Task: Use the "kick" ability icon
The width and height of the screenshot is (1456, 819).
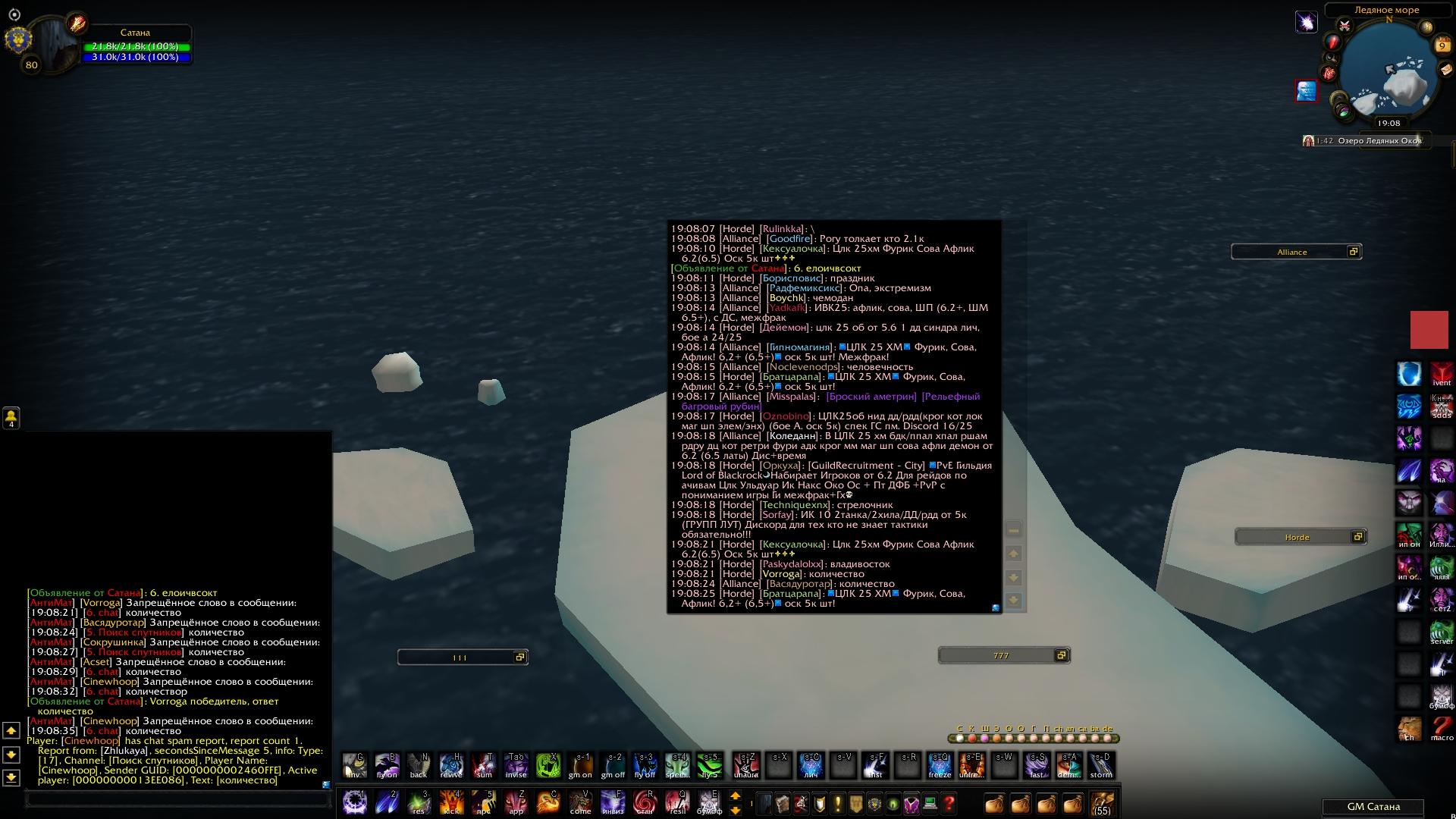Action: 451,802
